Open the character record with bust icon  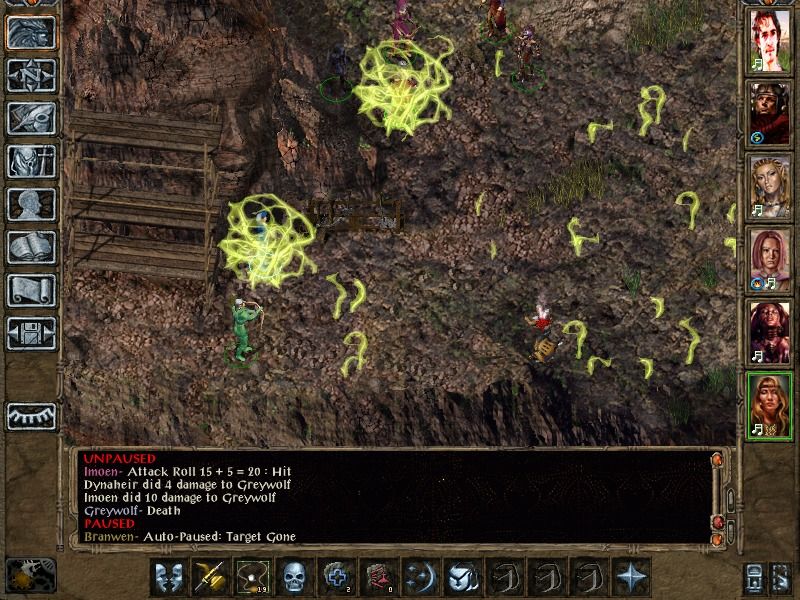point(31,204)
